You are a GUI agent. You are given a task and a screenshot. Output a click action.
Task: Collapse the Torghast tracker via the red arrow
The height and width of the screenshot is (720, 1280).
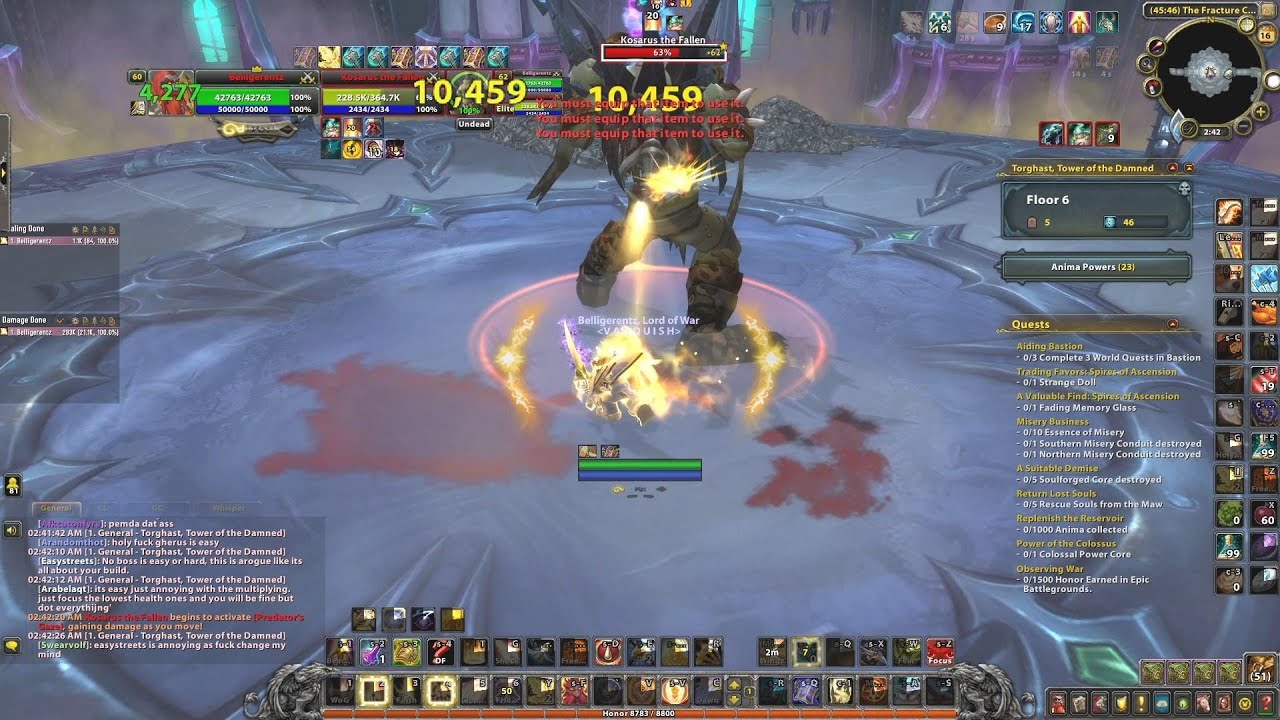[1173, 167]
